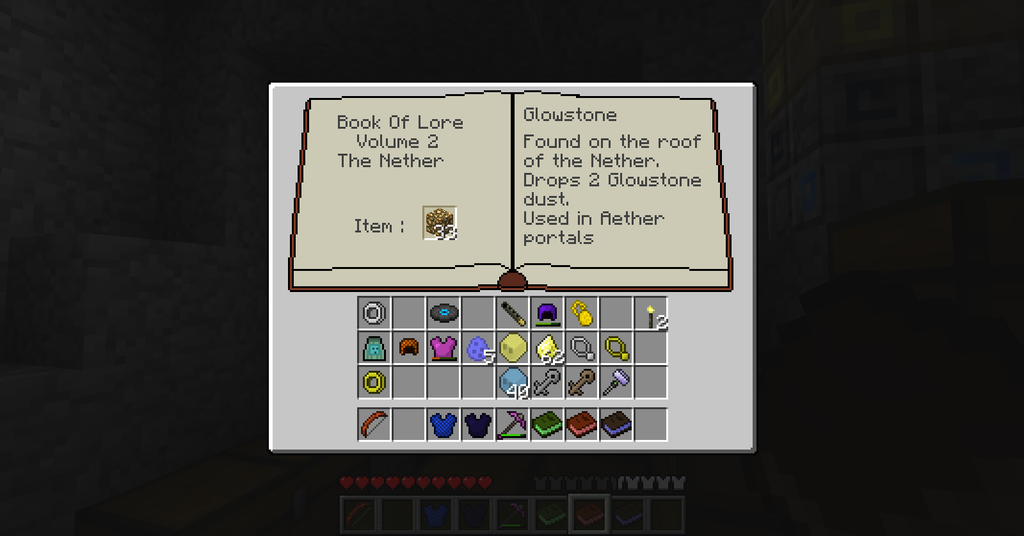Viewport: 1024px width, 536px height.
Task: Select the purple helmet
Action: tap(547, 314)
